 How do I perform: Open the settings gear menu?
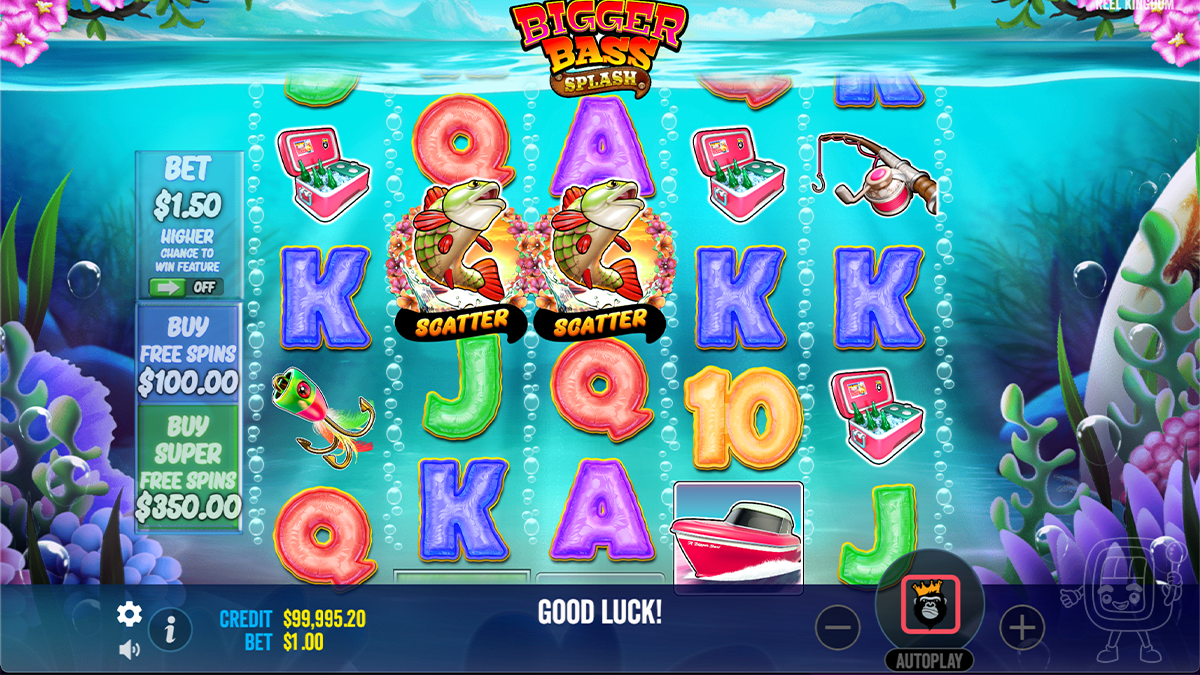coord(129,613)
